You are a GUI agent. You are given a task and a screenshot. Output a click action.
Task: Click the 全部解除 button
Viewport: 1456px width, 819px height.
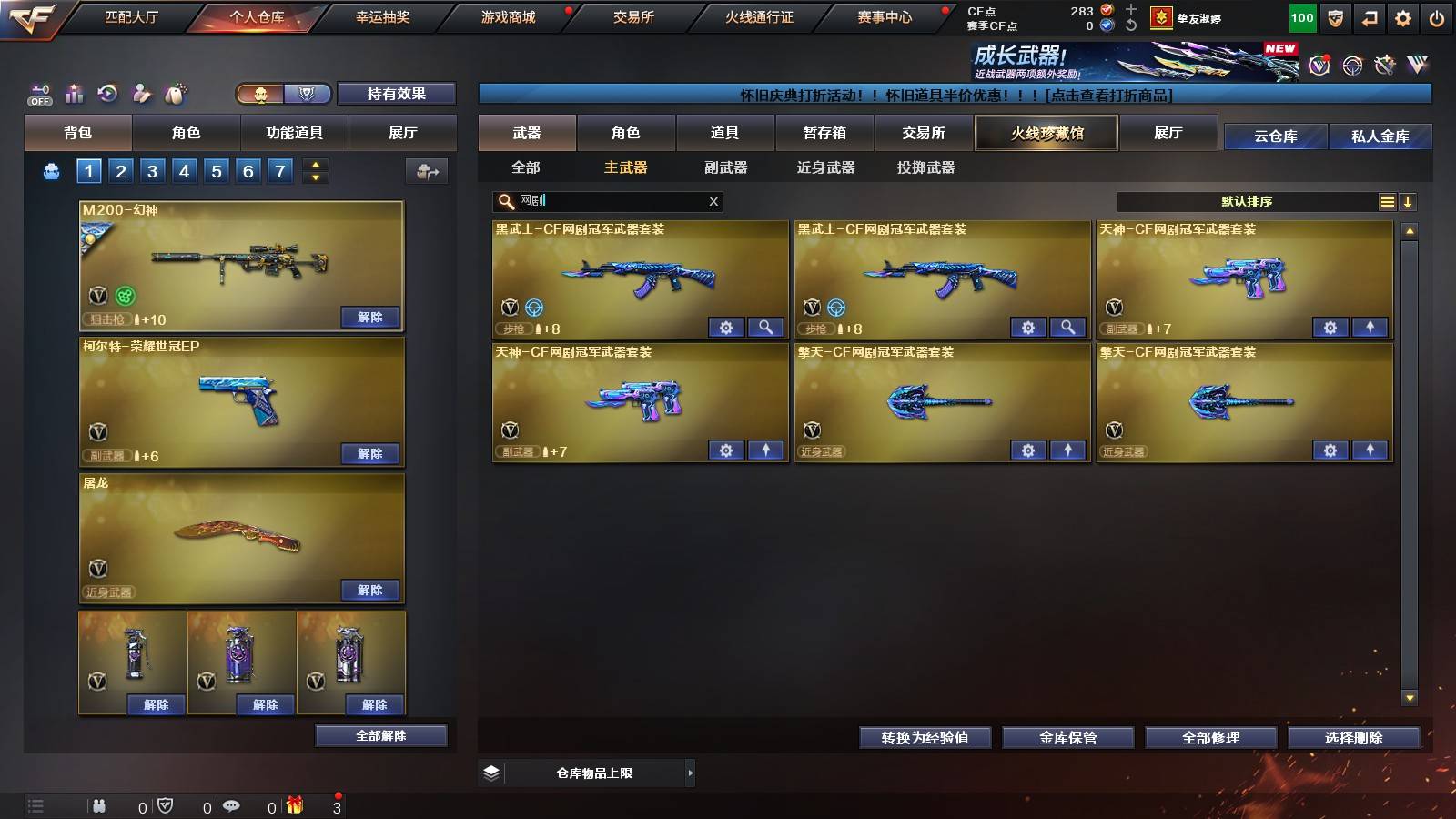pyautogui.click(x=380, y=735)
